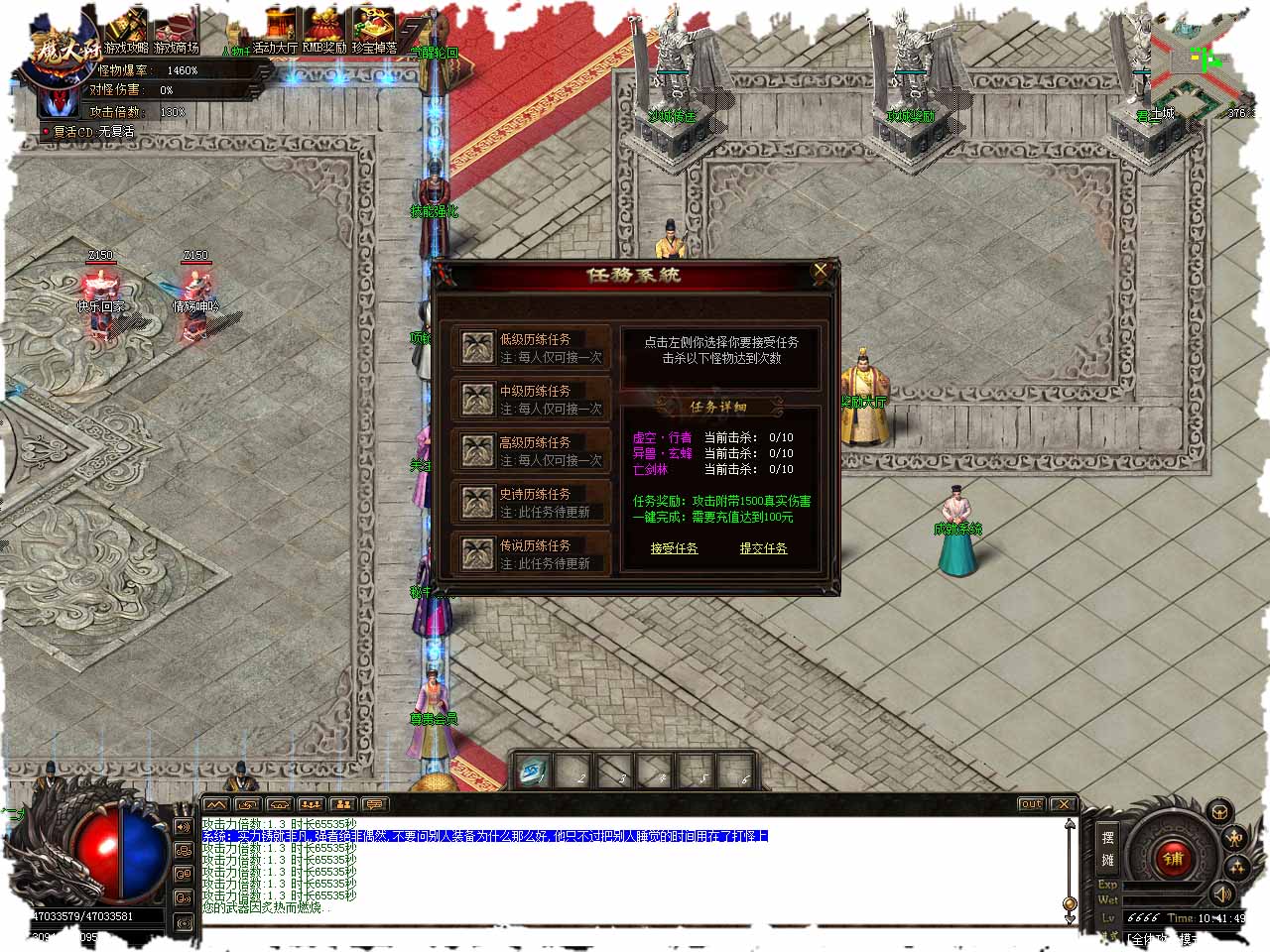Open the RMB奖励 rewards icon
Screen dimensions: 1270x952
tap(324, 32)
